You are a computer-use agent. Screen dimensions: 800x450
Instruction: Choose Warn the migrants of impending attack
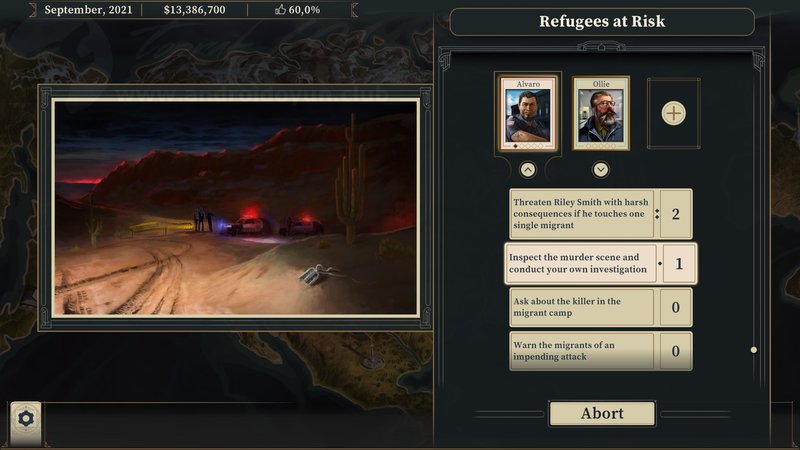[x=582, y=351]
